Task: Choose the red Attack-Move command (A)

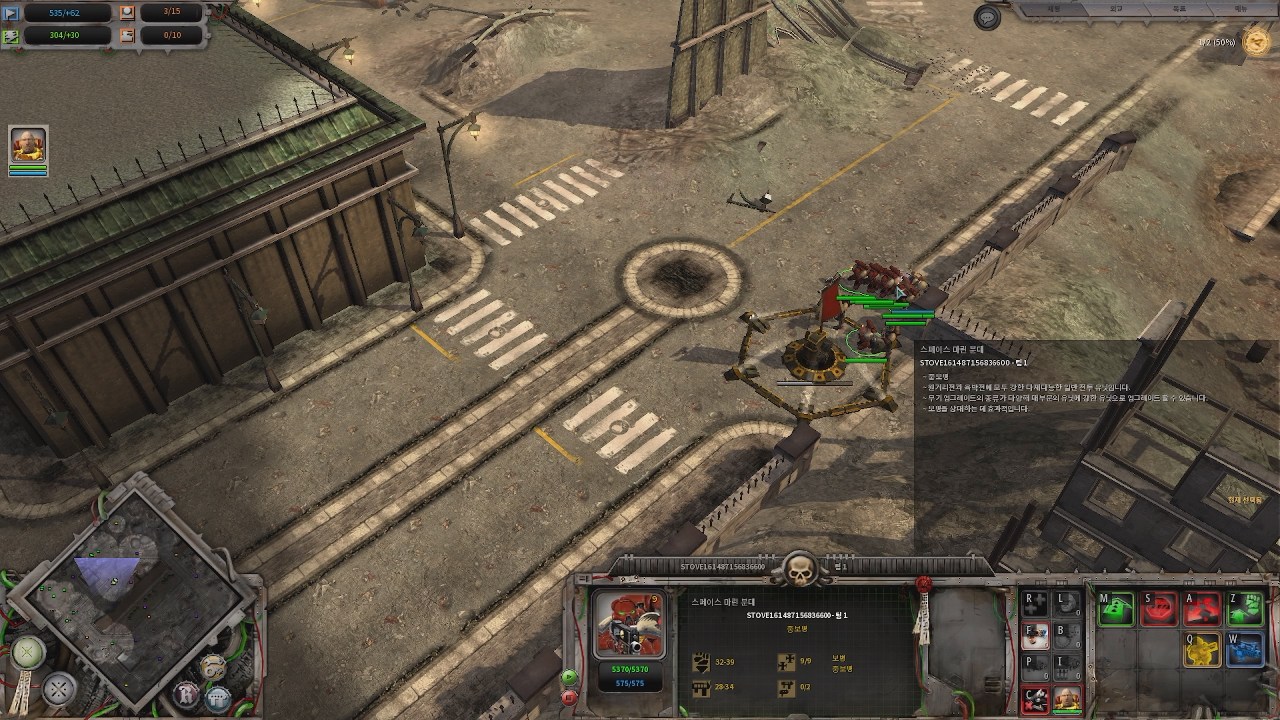Action: pyautogui.click(x=1202, y=608)
